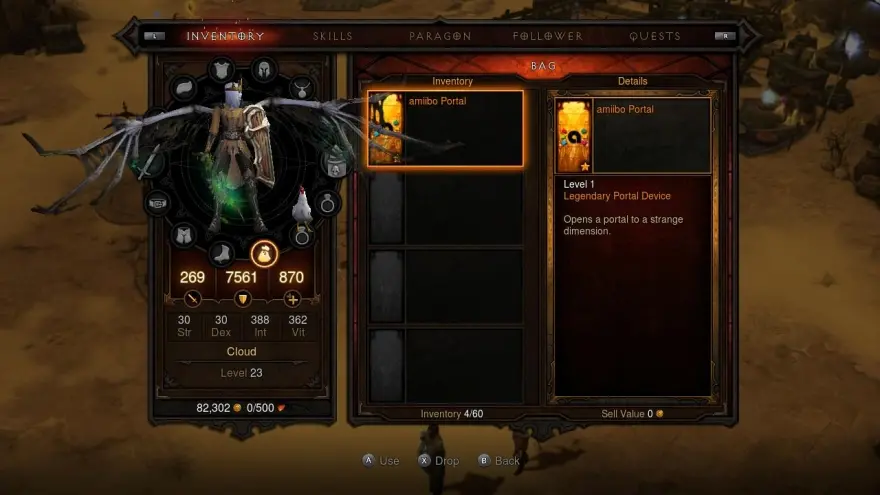Image resolution: width=880 pixels, height=495 pixels.
Task: Choose the pants equipment slot
Action: click(x=183, y=235)
